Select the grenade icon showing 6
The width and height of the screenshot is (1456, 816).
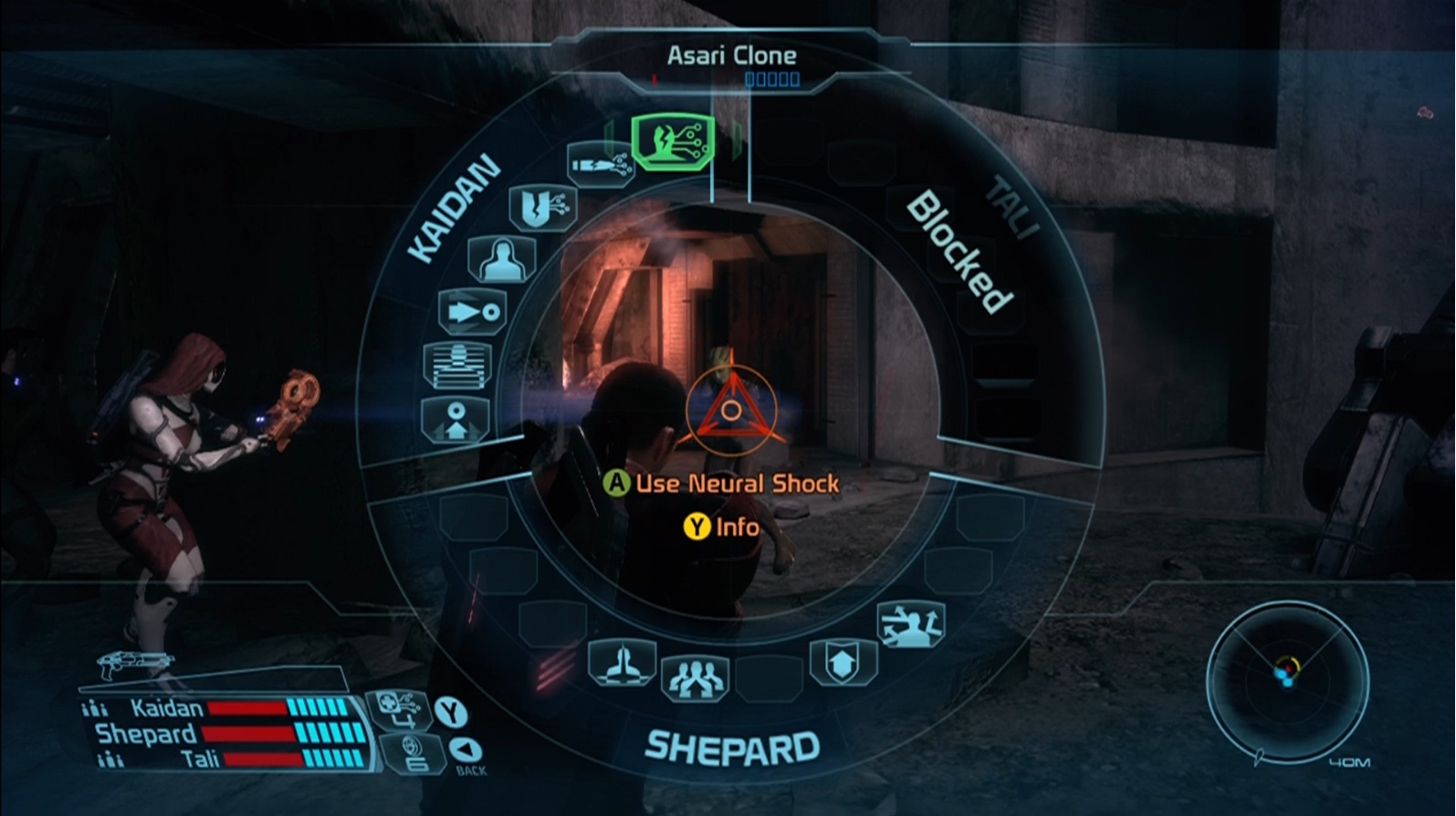click(412, 753)
